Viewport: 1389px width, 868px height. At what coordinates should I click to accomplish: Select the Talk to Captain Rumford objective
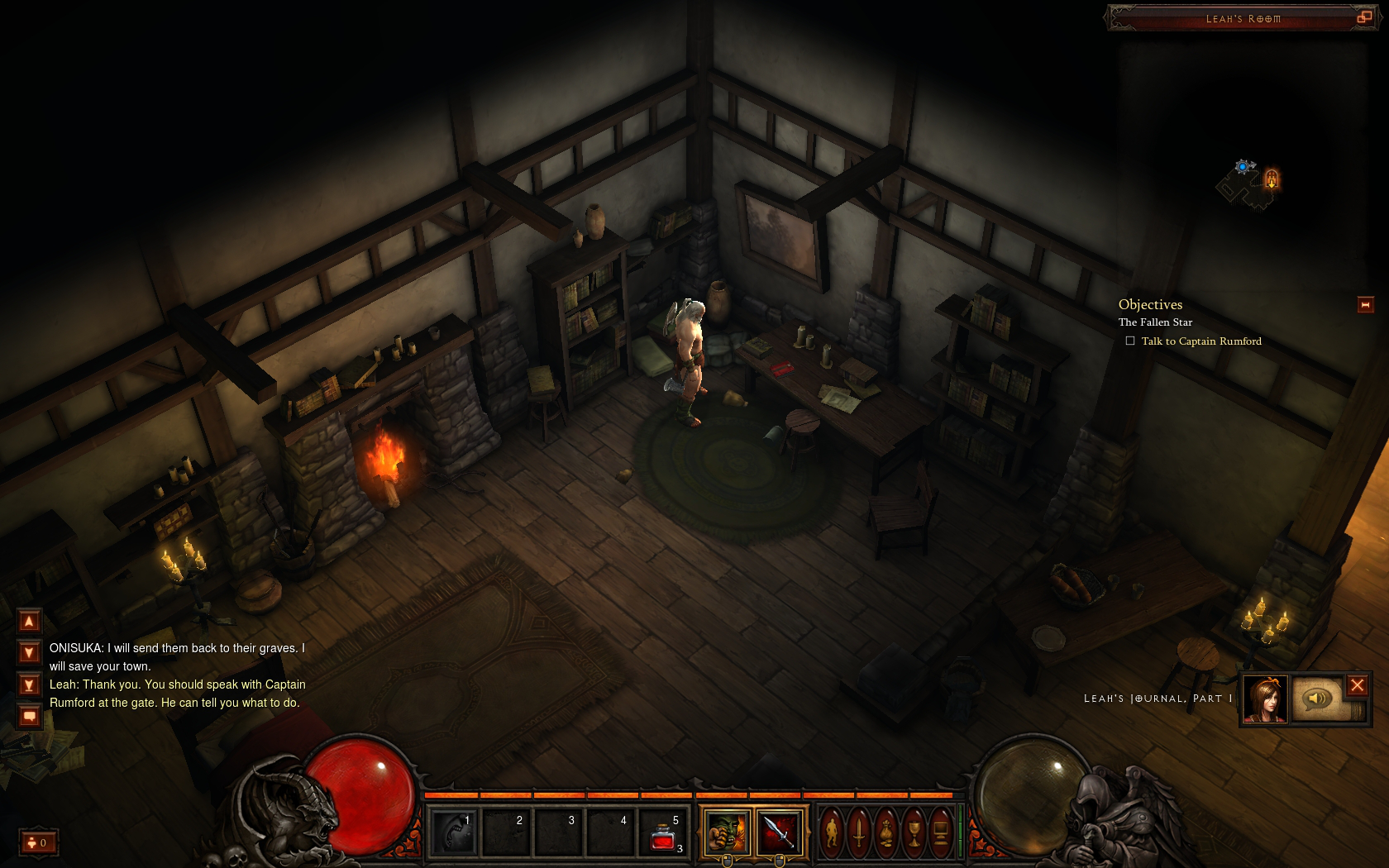click(x=1200, y=341)
